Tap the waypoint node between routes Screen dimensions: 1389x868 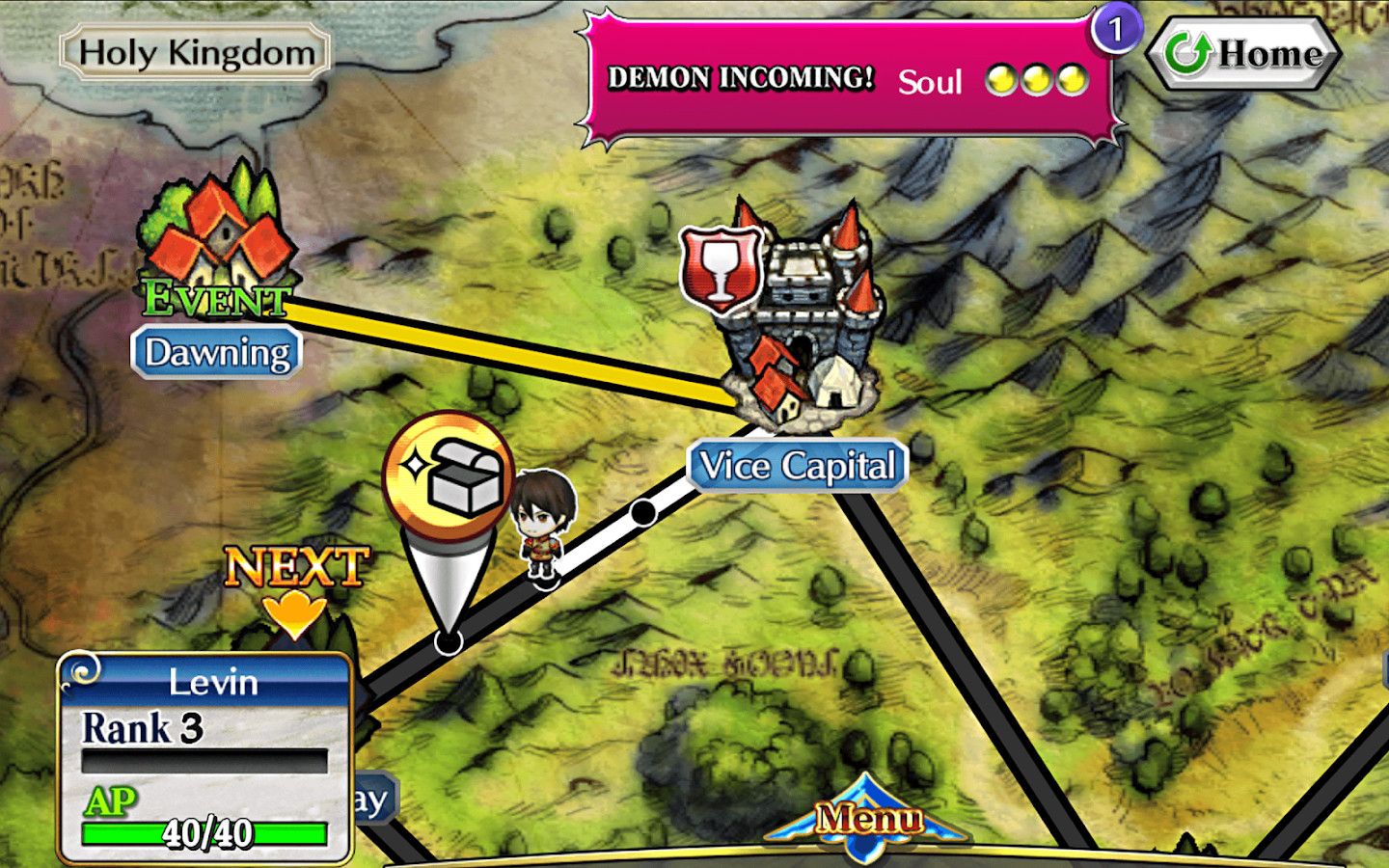(641, 514)
